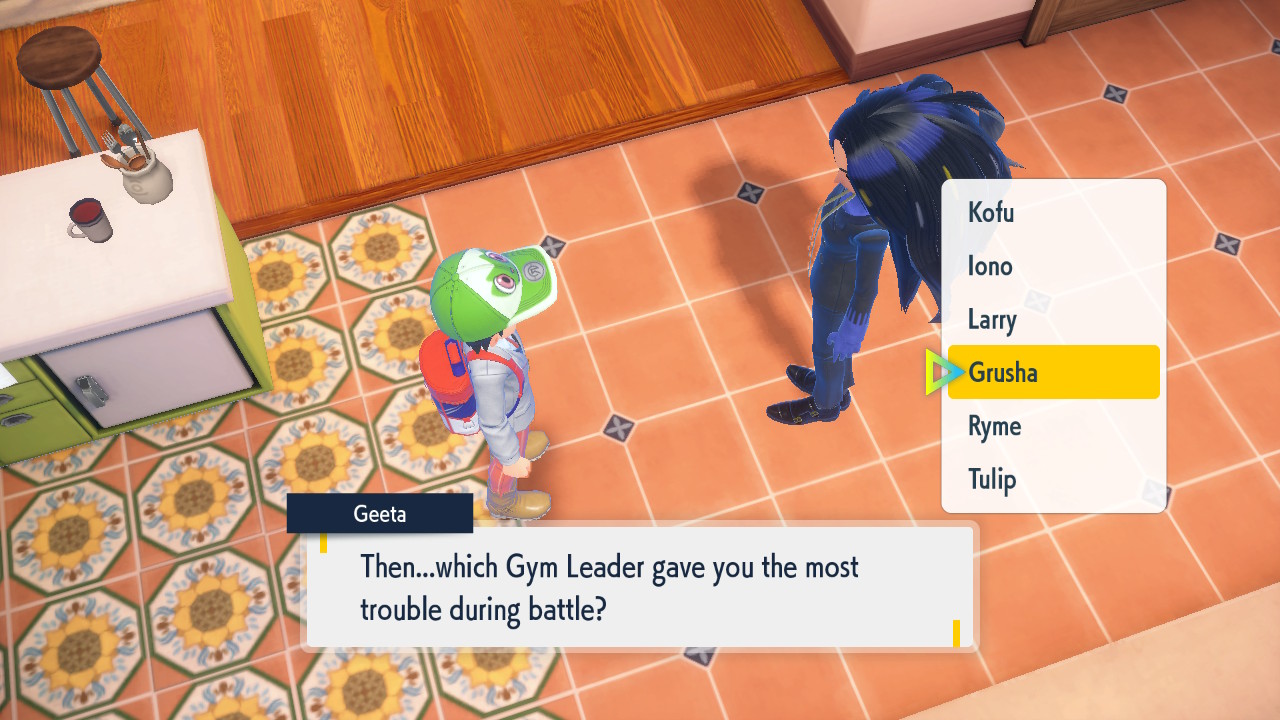
Task: Confirm the highlighted Grusha option
Action: pyautogui.click(x=1052, y=372)
